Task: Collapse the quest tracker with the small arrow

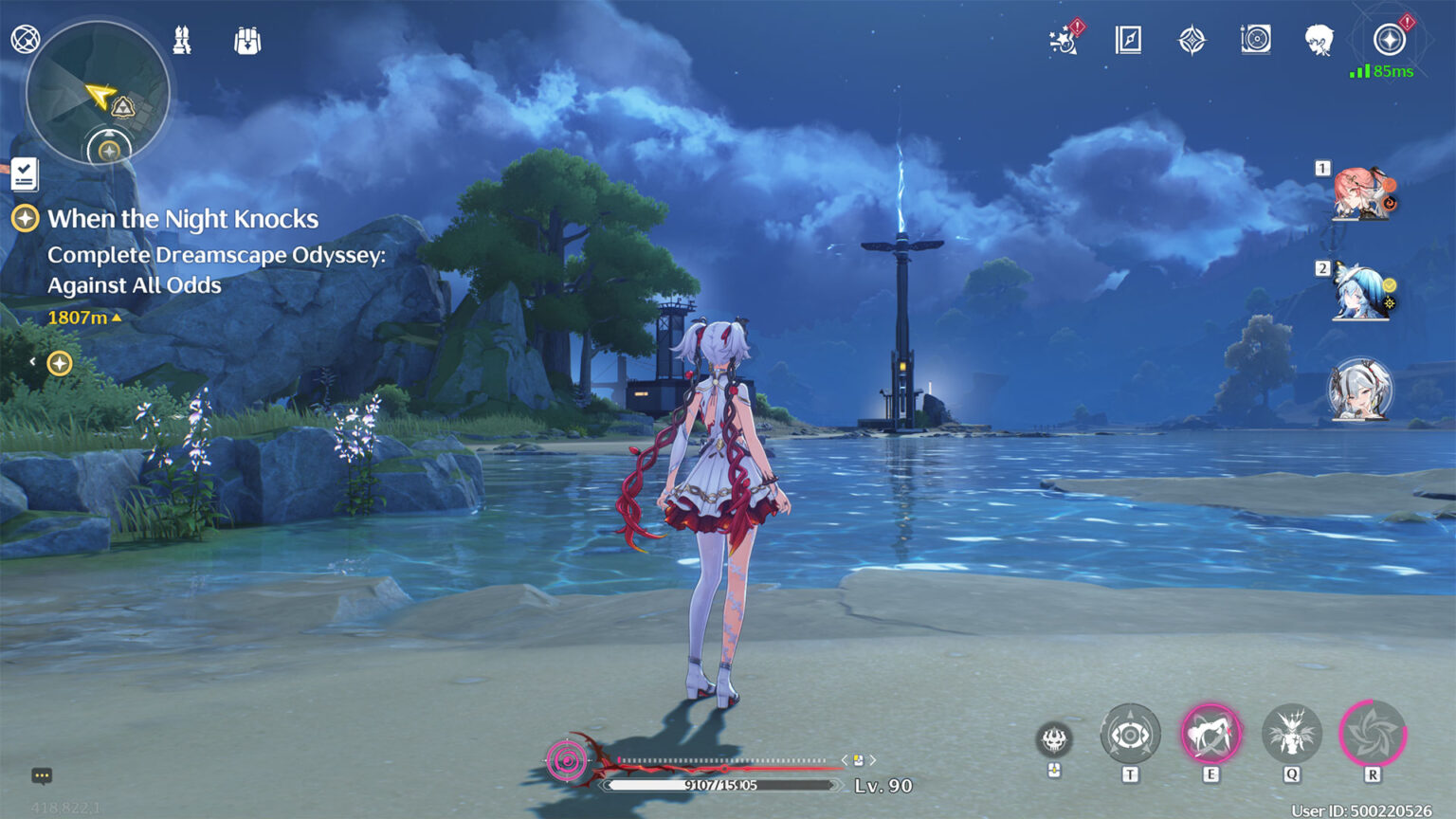Action: (x=32, y=362)
